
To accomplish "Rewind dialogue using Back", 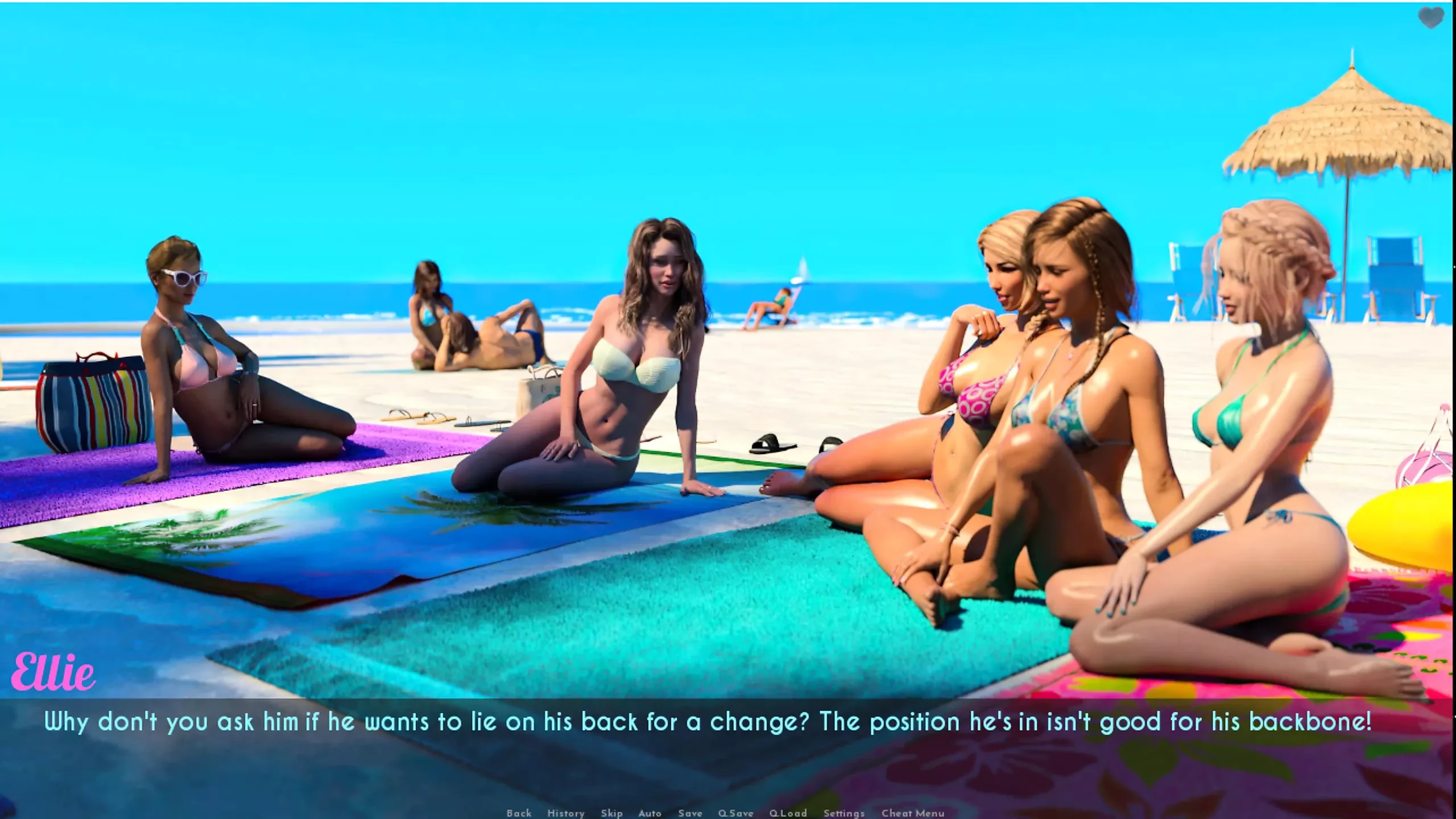I will [x=519, y=813].
